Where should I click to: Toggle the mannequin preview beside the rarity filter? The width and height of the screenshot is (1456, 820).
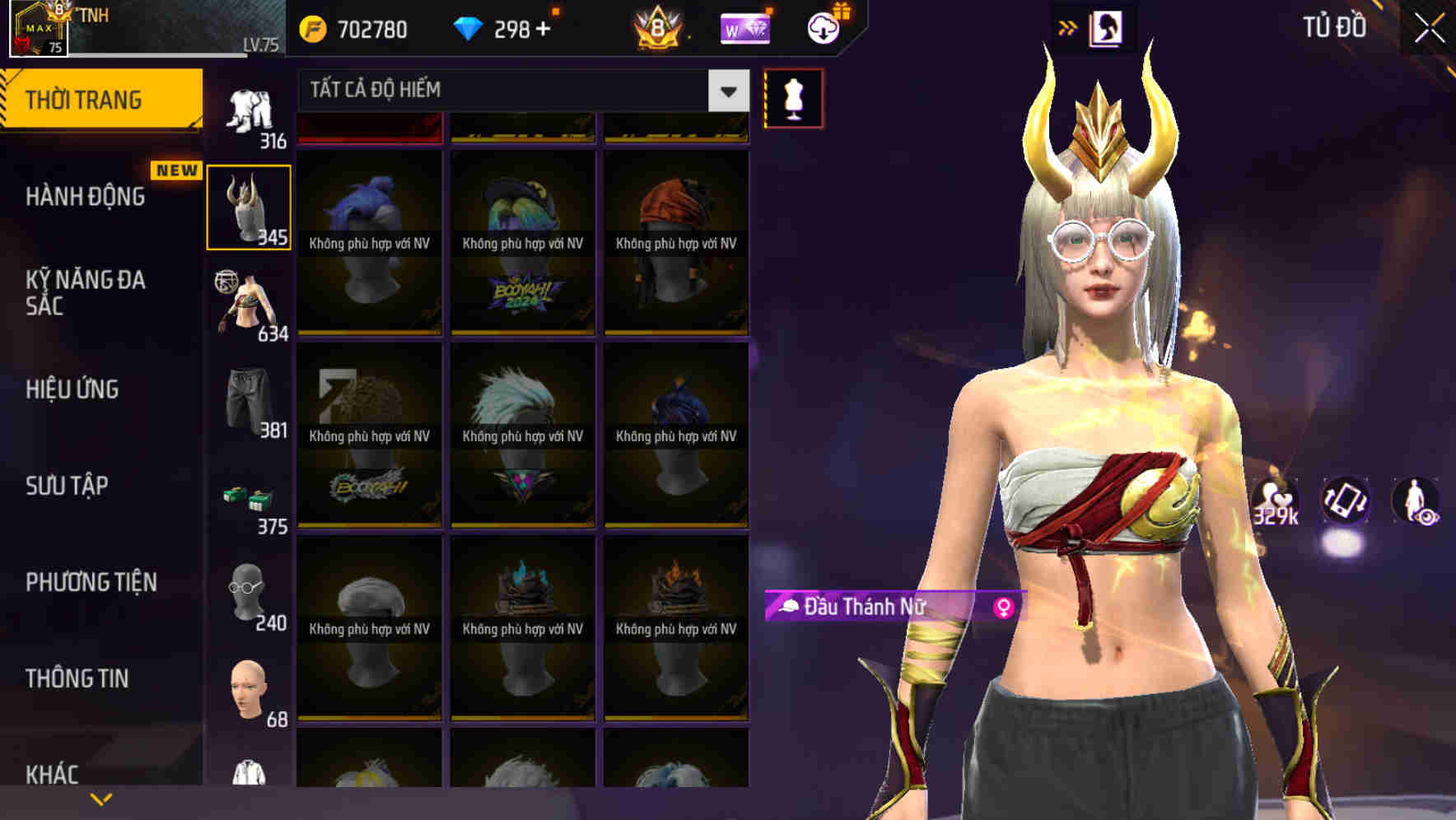[x=791, y=98]
